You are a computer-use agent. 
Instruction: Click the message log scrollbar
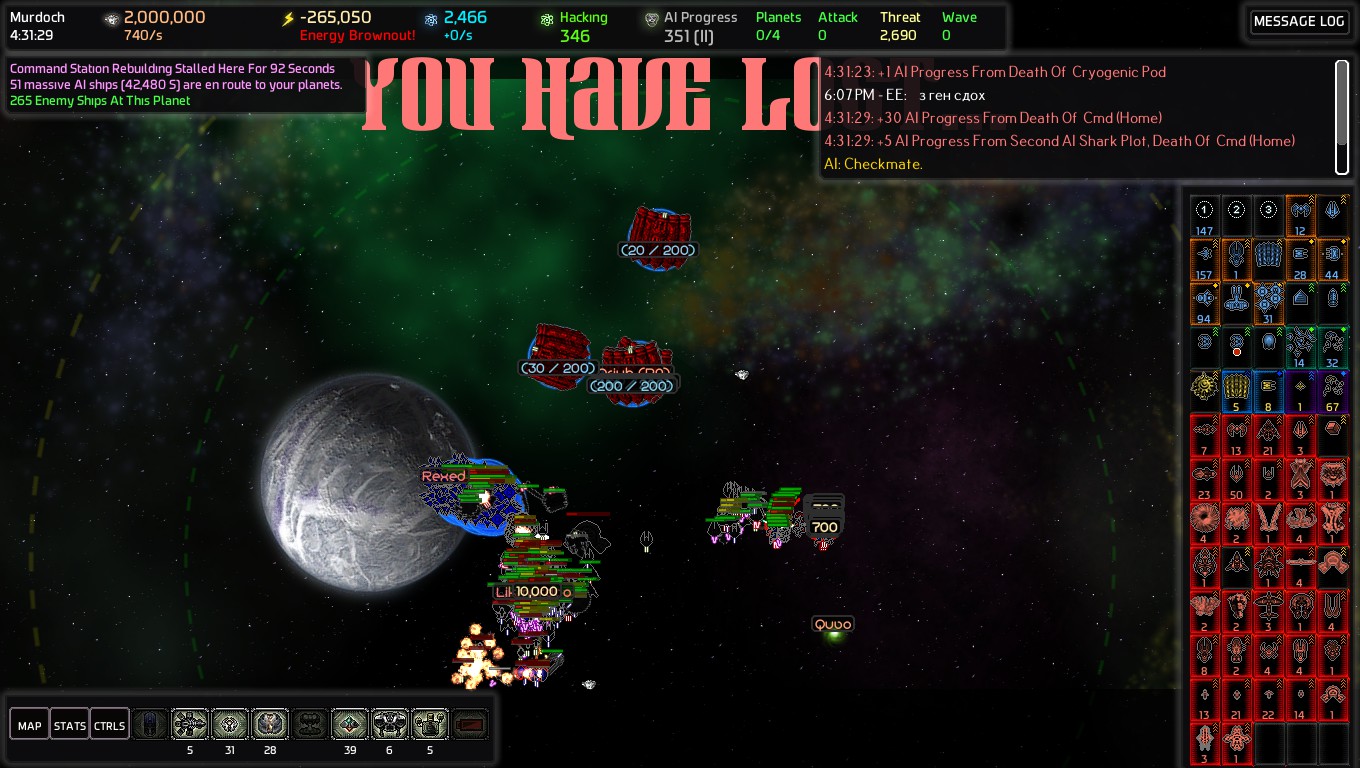tap(1341, 115)
